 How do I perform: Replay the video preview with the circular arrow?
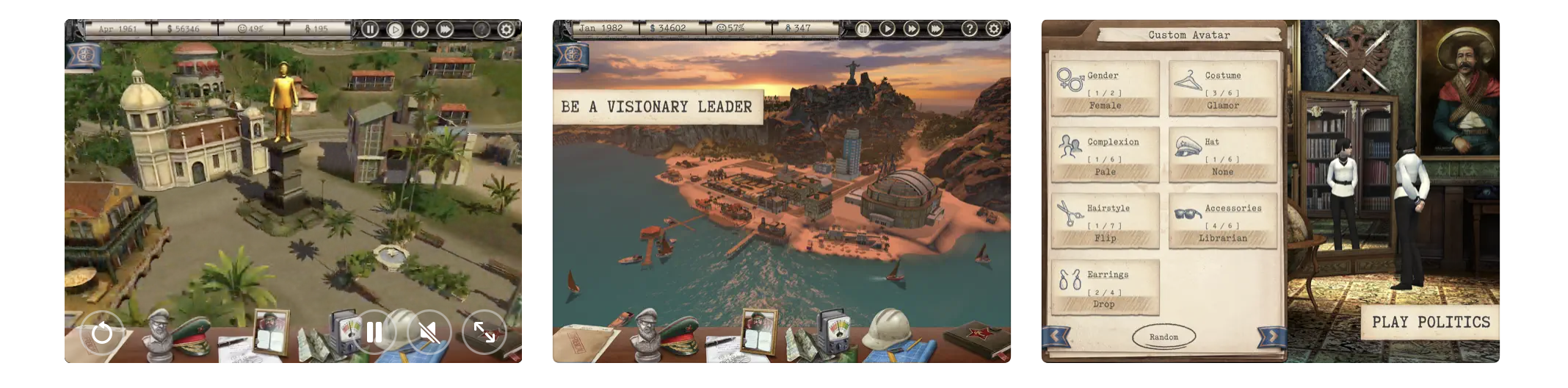(102, 333)
